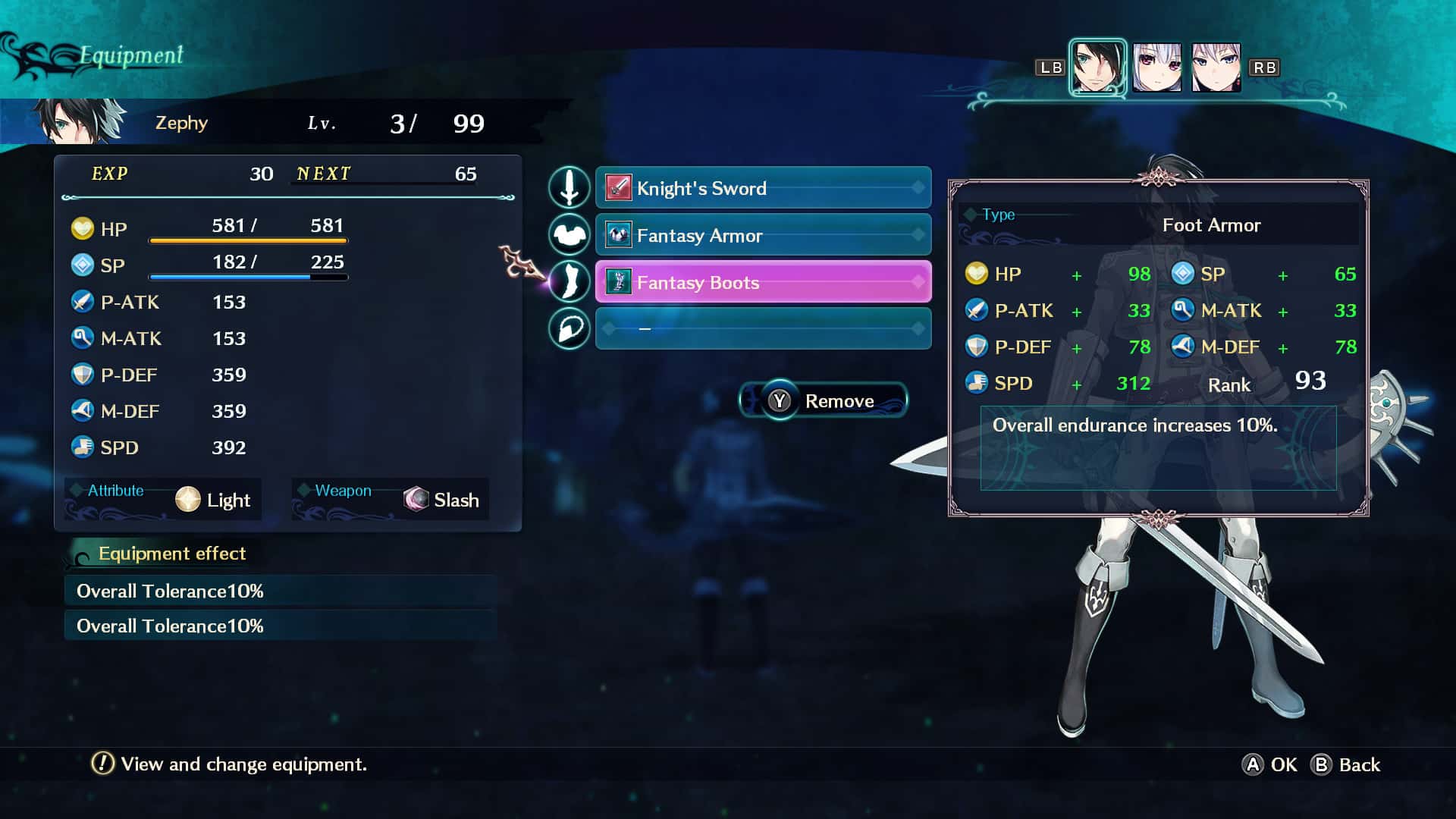This screenshot has width=1456, height=819.
Task: Select the Light attribute icon
Action: coord(187,499)
